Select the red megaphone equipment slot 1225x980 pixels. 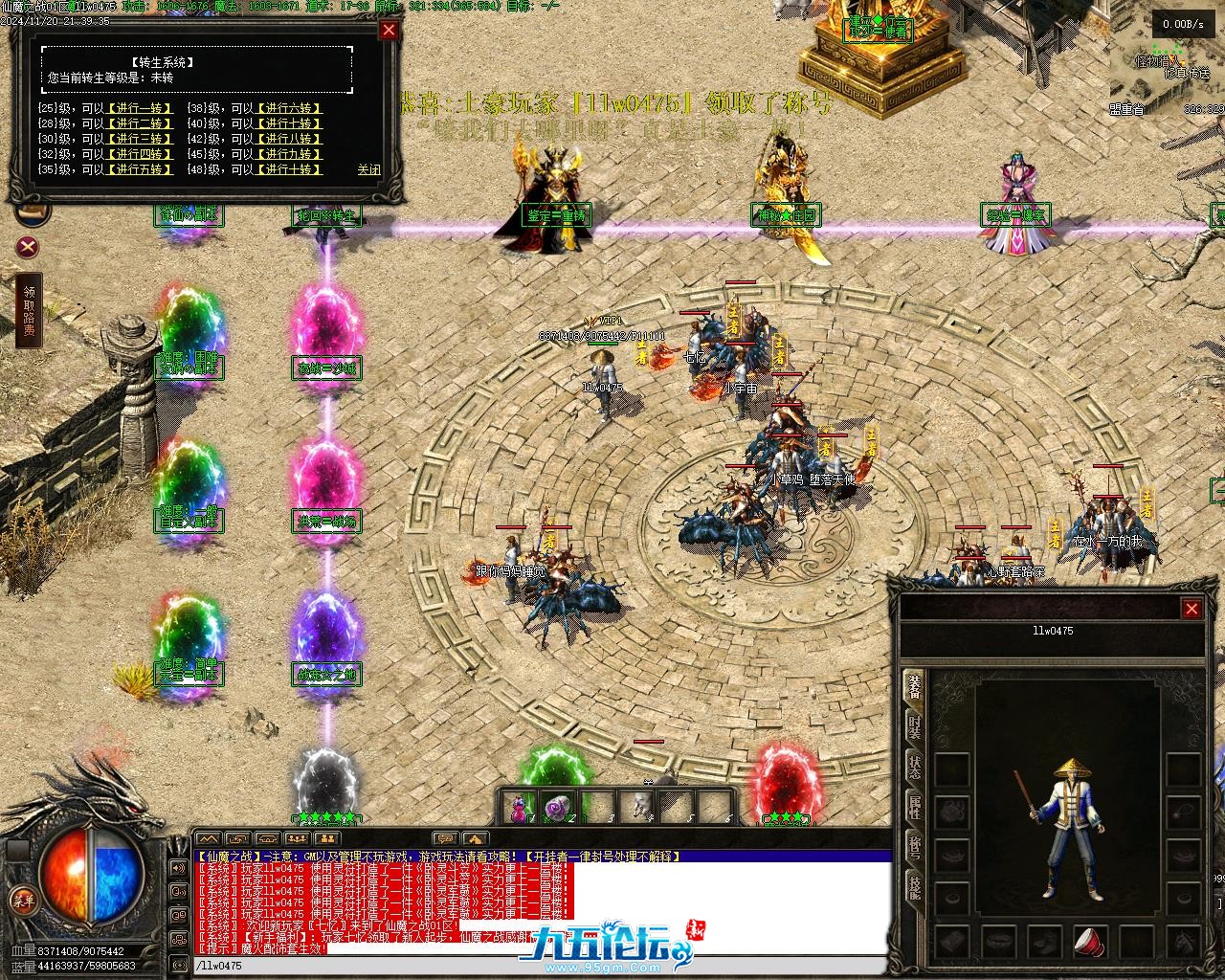[1090, 941]
